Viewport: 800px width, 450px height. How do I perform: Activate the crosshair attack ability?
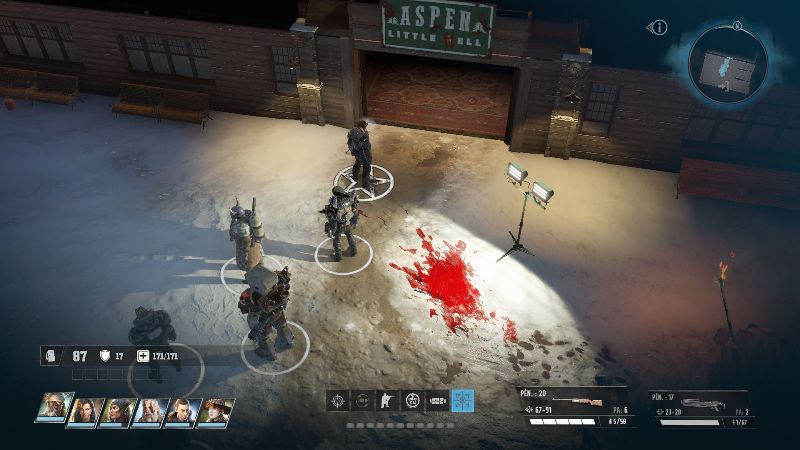[x=338, y=401]
